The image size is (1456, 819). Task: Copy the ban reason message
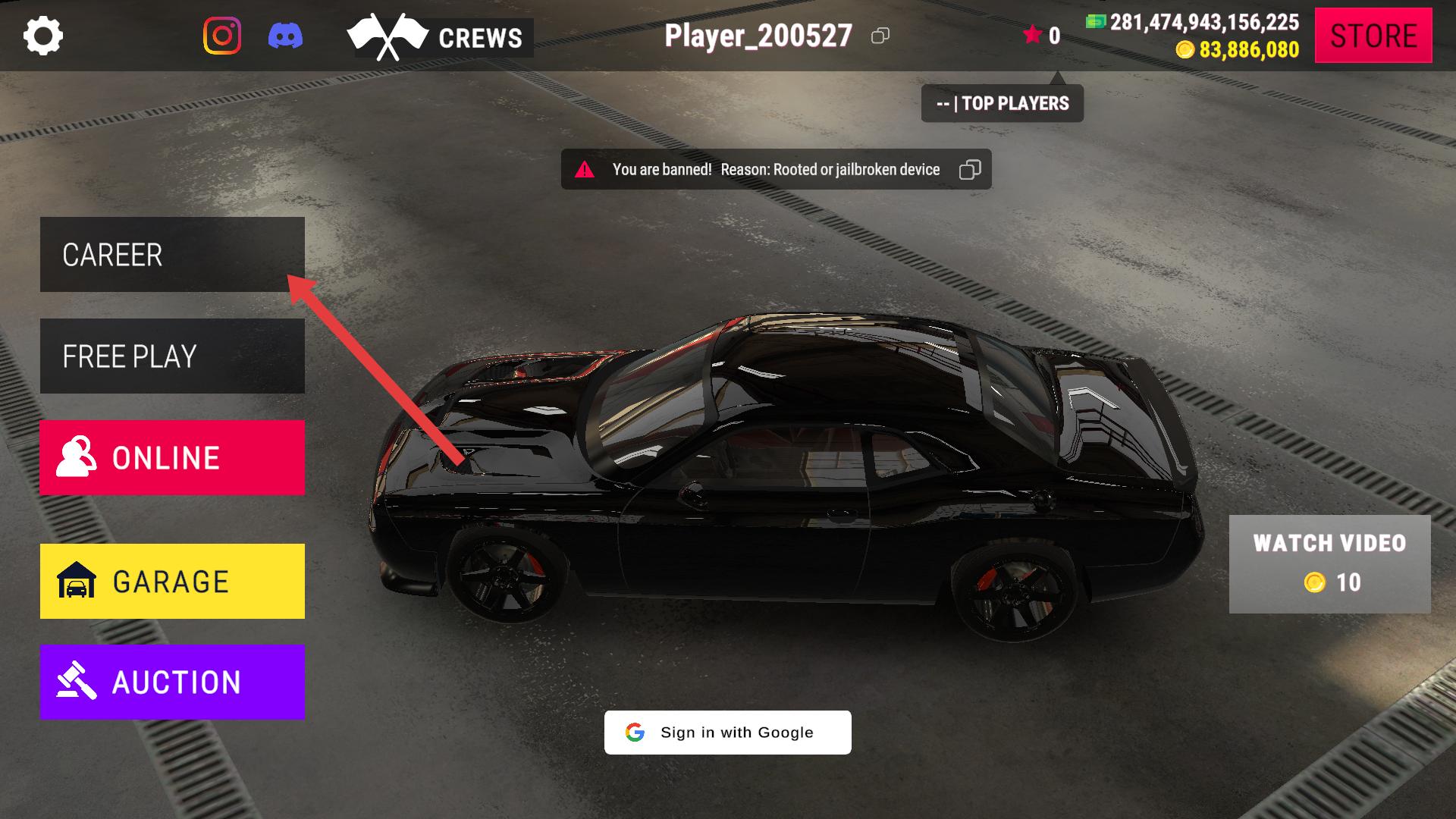pyautogui.click(x=969, y=170)
